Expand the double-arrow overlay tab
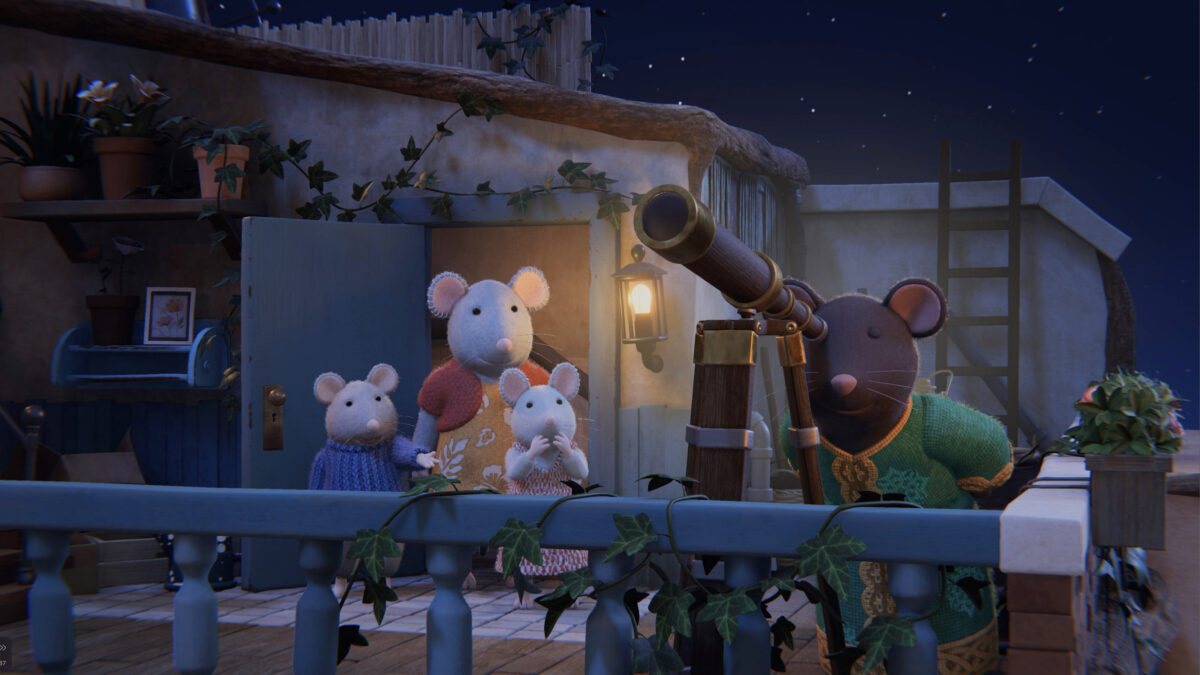The image size is (1200, 675). [4, 646]
